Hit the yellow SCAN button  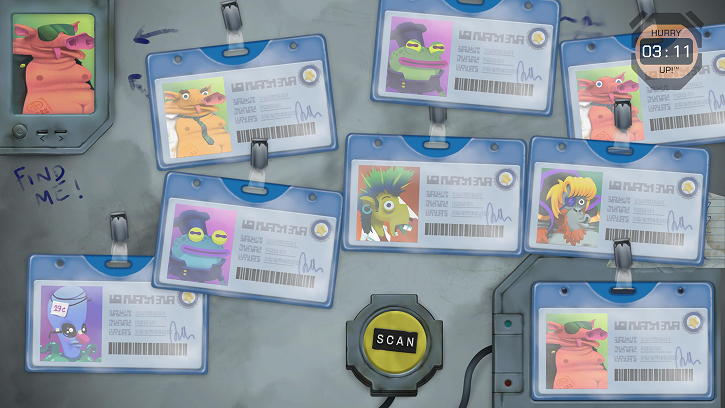click(x=394, y=341)
